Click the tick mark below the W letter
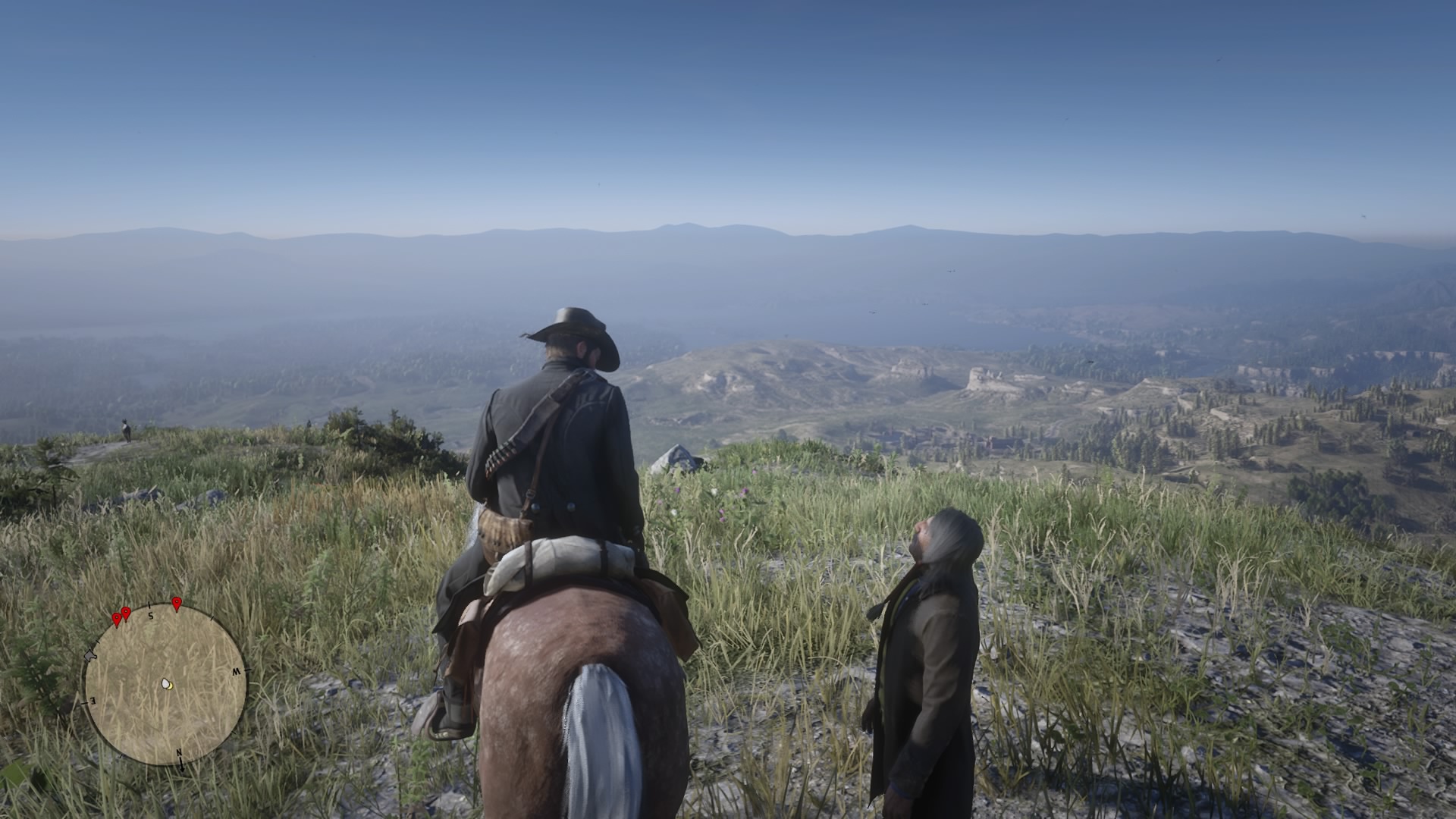This screenshot has height=819, width=1456. pos(233,732)
